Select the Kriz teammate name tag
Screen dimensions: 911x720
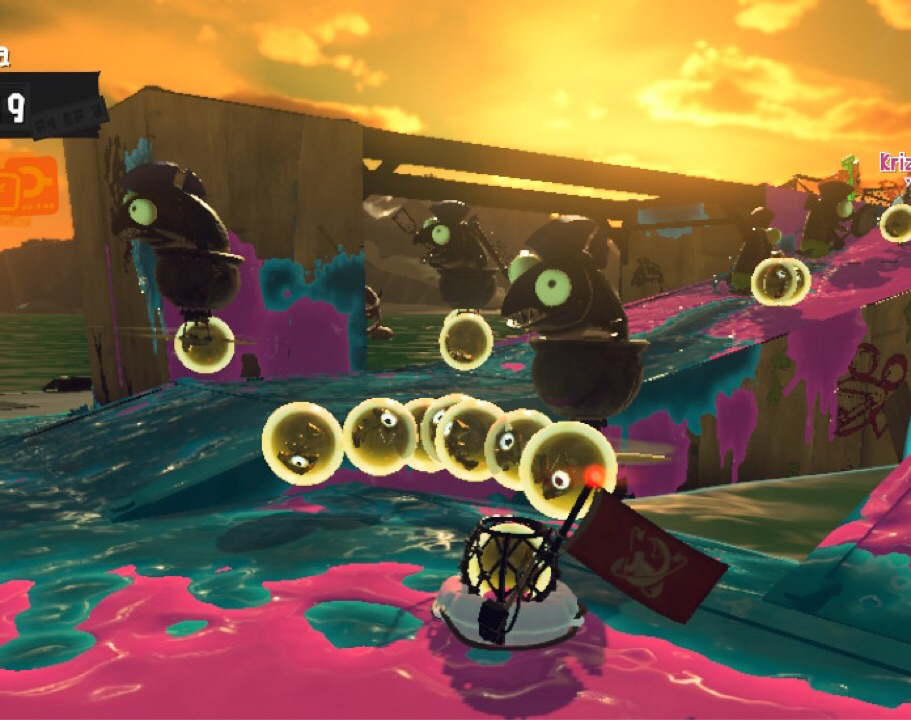(x=895, y=163)
